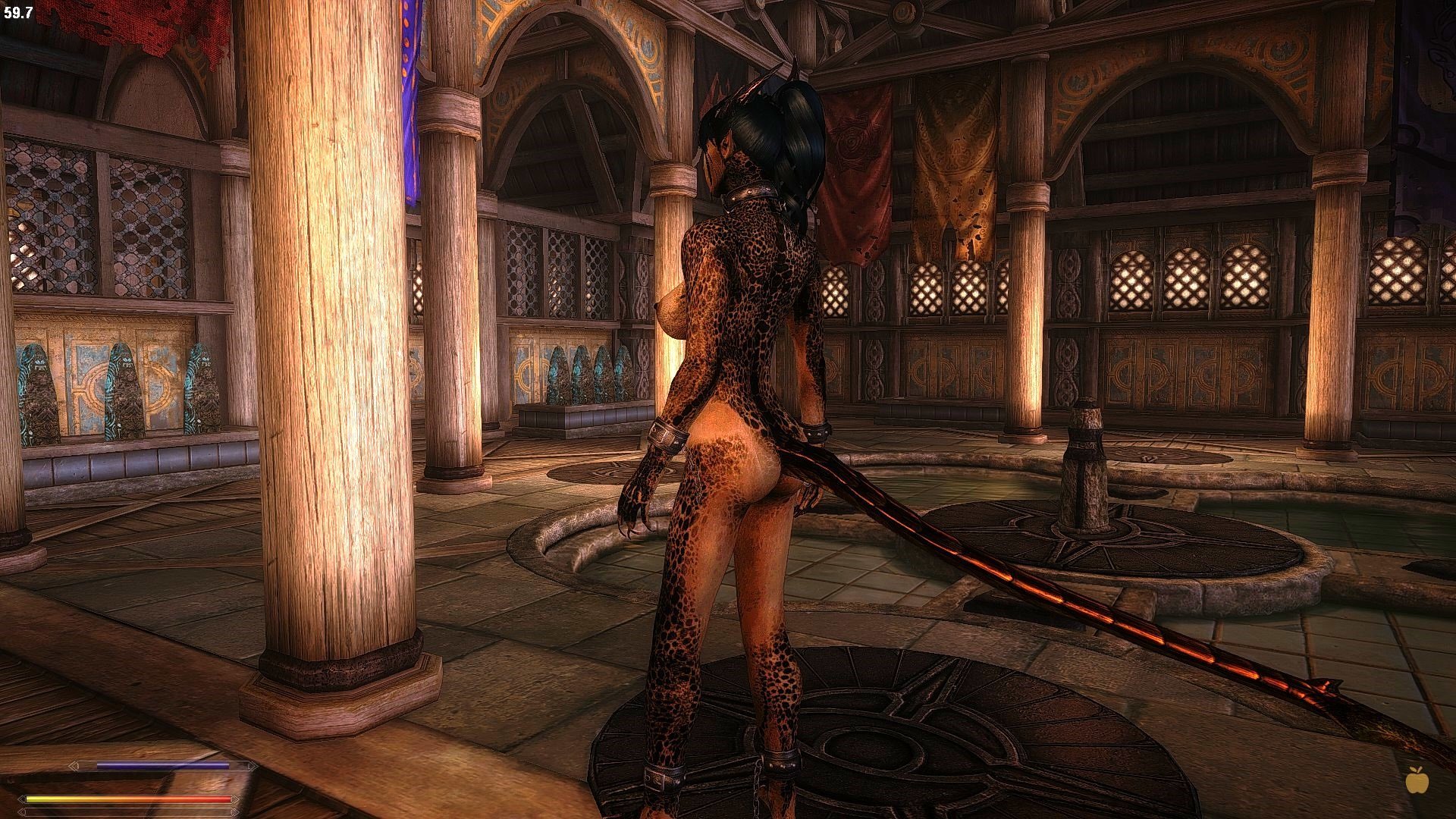Click the left arrow cap of the magicka bar
This screenshot has height=819, width=1456.
(74, 765)
